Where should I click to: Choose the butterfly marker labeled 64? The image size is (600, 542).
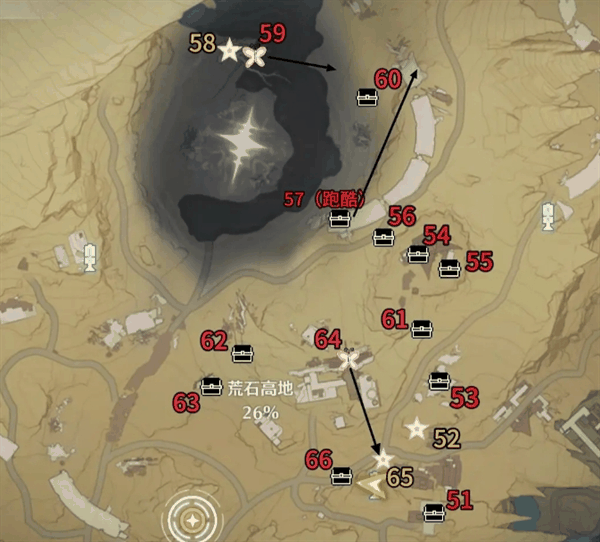coord(349,359)
